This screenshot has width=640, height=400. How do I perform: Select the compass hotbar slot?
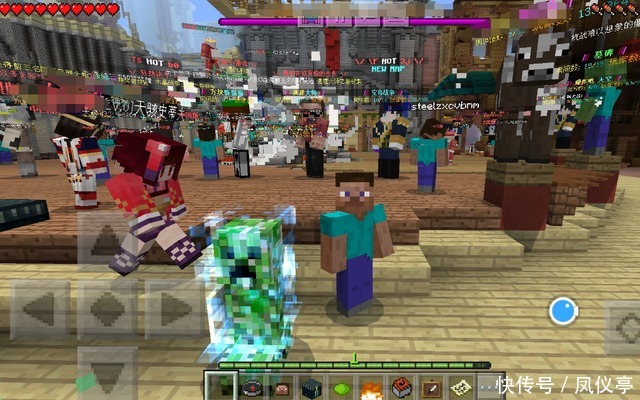pos(251,387)
